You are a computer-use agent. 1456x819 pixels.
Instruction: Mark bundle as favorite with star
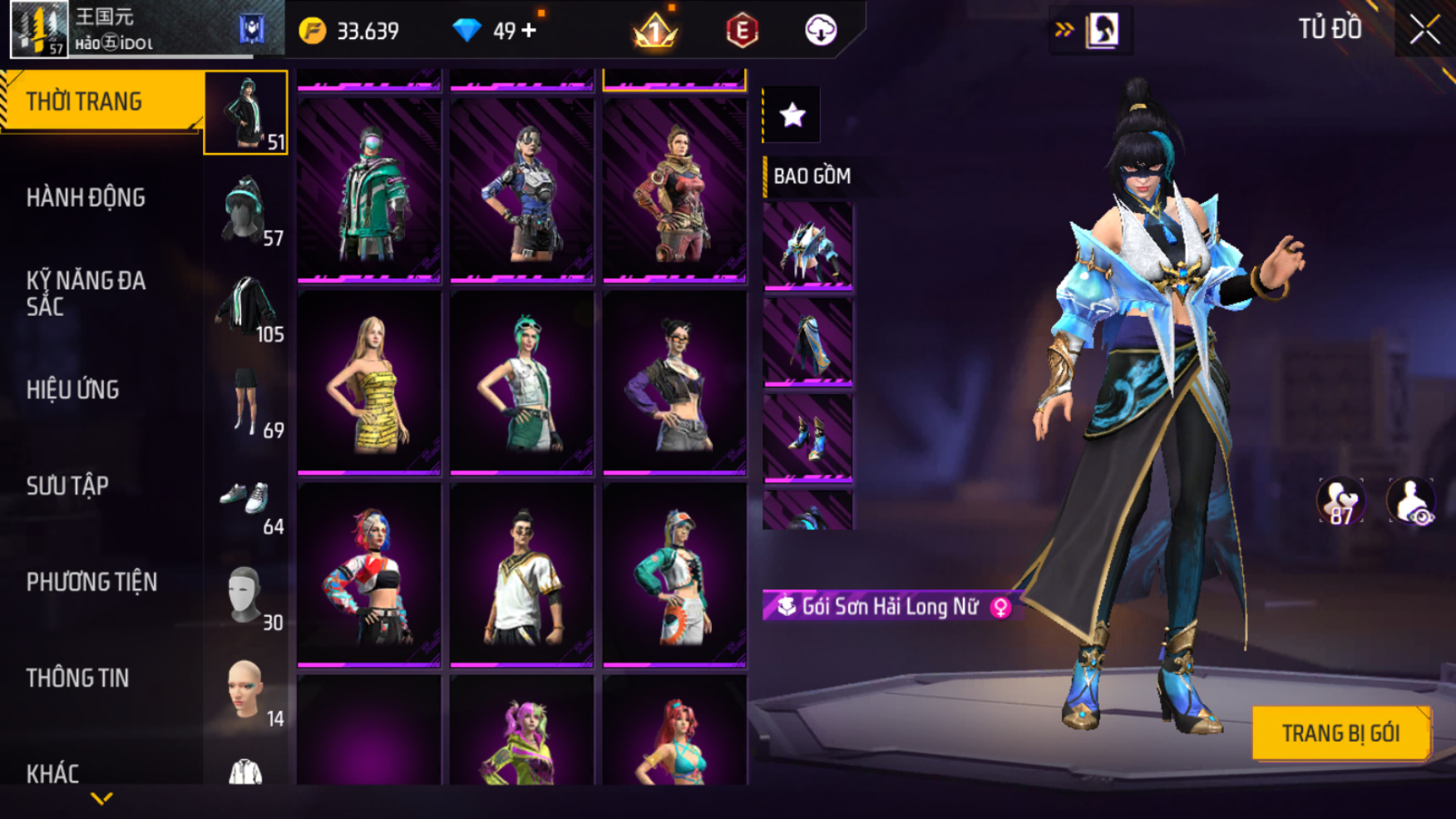(x=792, y=115)
